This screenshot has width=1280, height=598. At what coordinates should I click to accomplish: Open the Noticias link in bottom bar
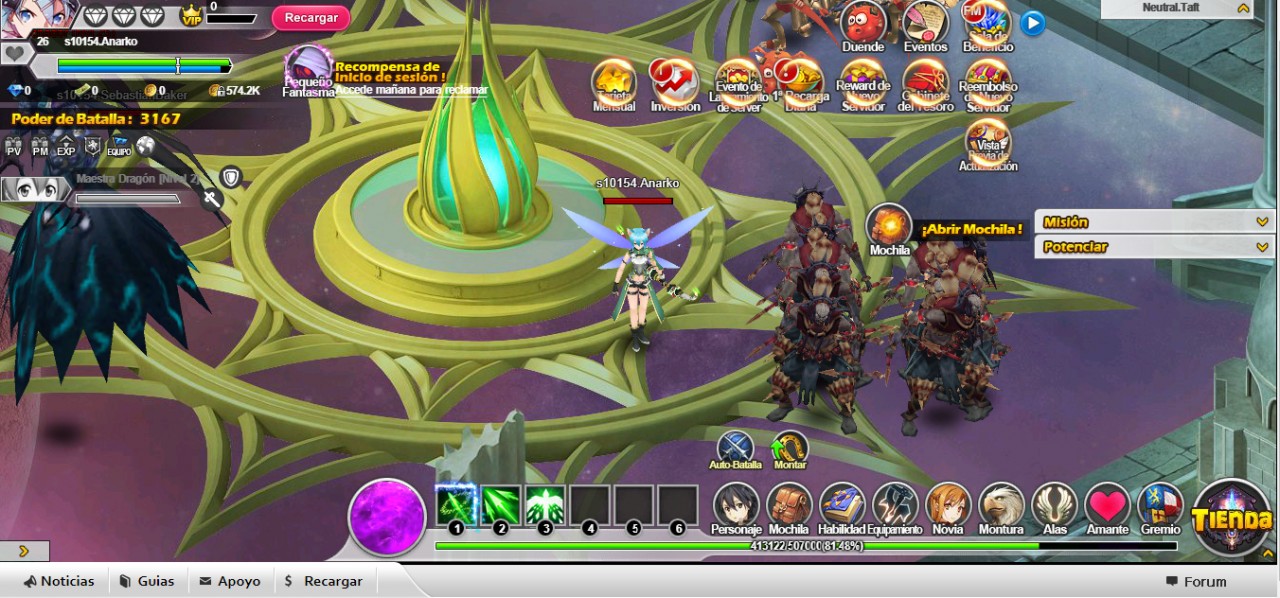tap(60, 581)
